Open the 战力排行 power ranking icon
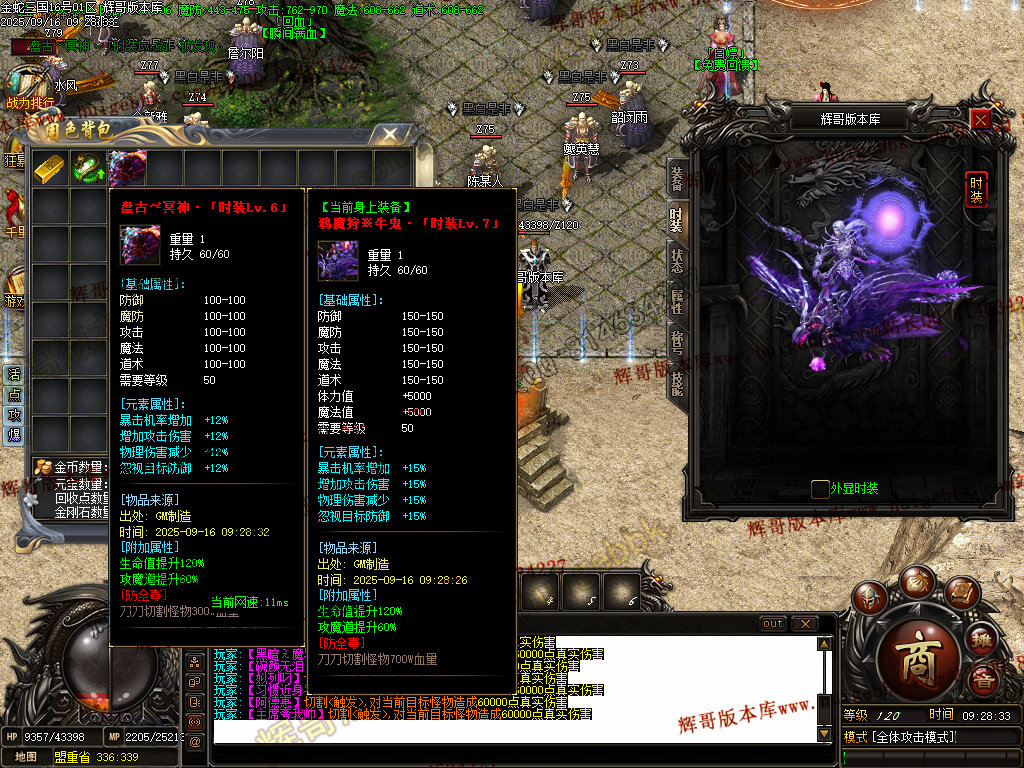This screenshot has height=768, width=1024. point(30,88)
